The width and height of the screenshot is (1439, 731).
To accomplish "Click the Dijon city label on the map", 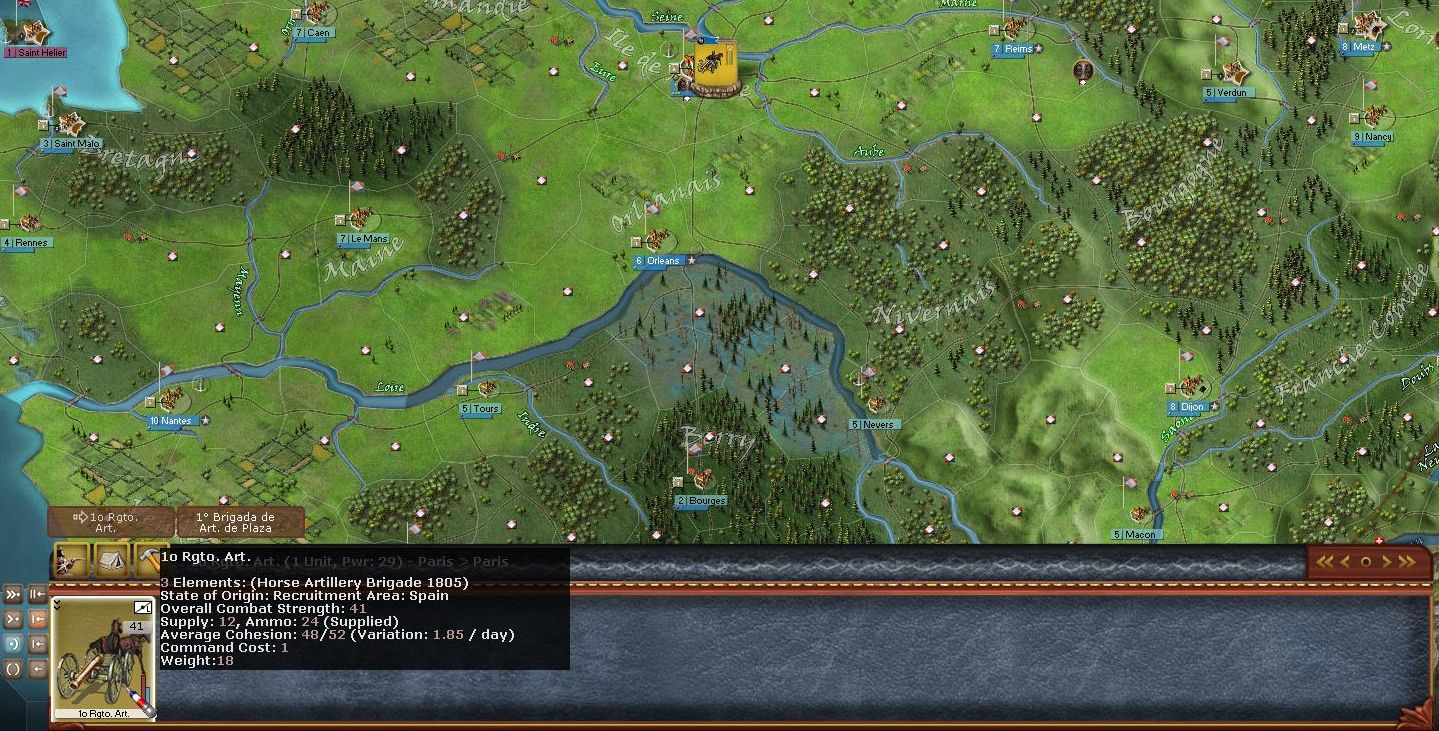I will click(x=1187, y=407).
